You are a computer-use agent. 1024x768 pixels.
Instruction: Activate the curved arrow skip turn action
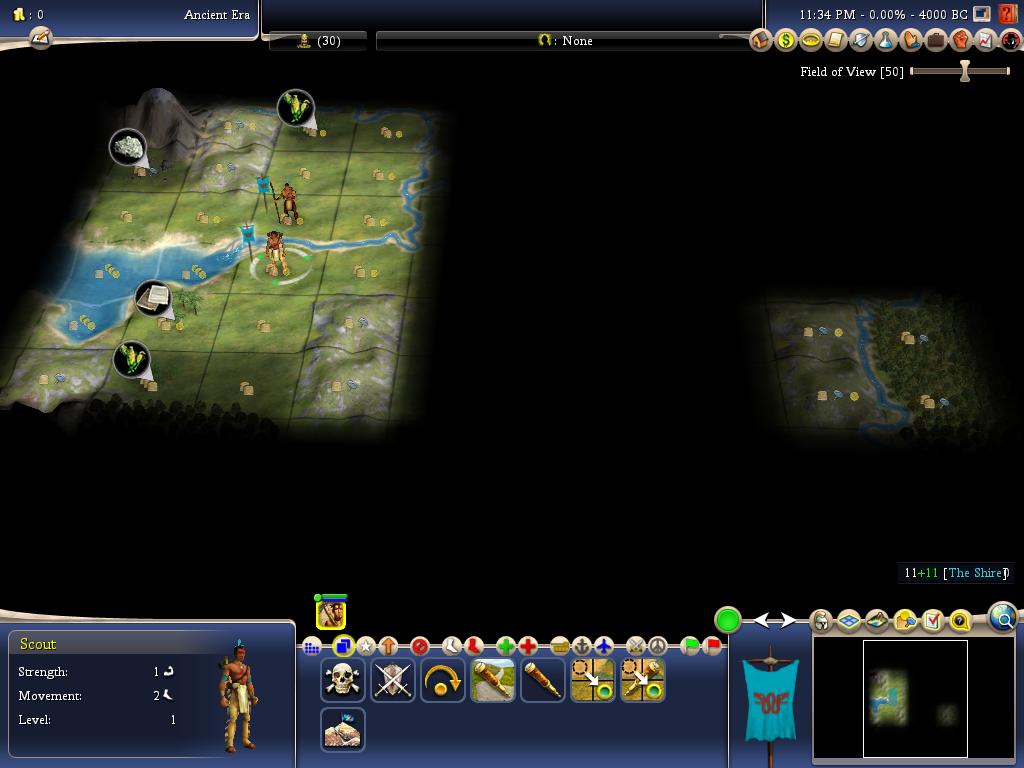click(443, 680)
